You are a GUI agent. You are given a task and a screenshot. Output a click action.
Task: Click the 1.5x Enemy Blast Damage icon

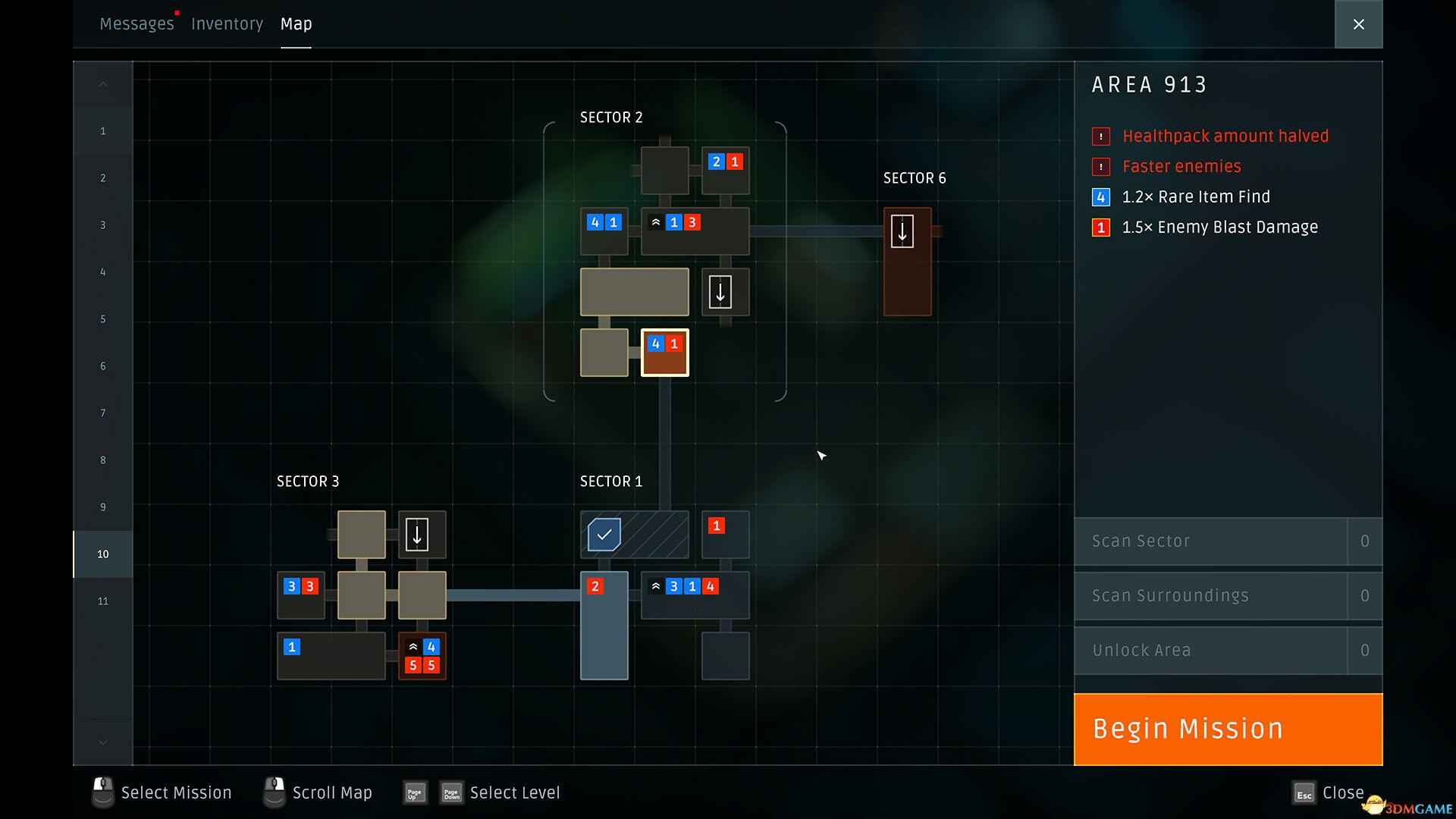click(1101, 227)
